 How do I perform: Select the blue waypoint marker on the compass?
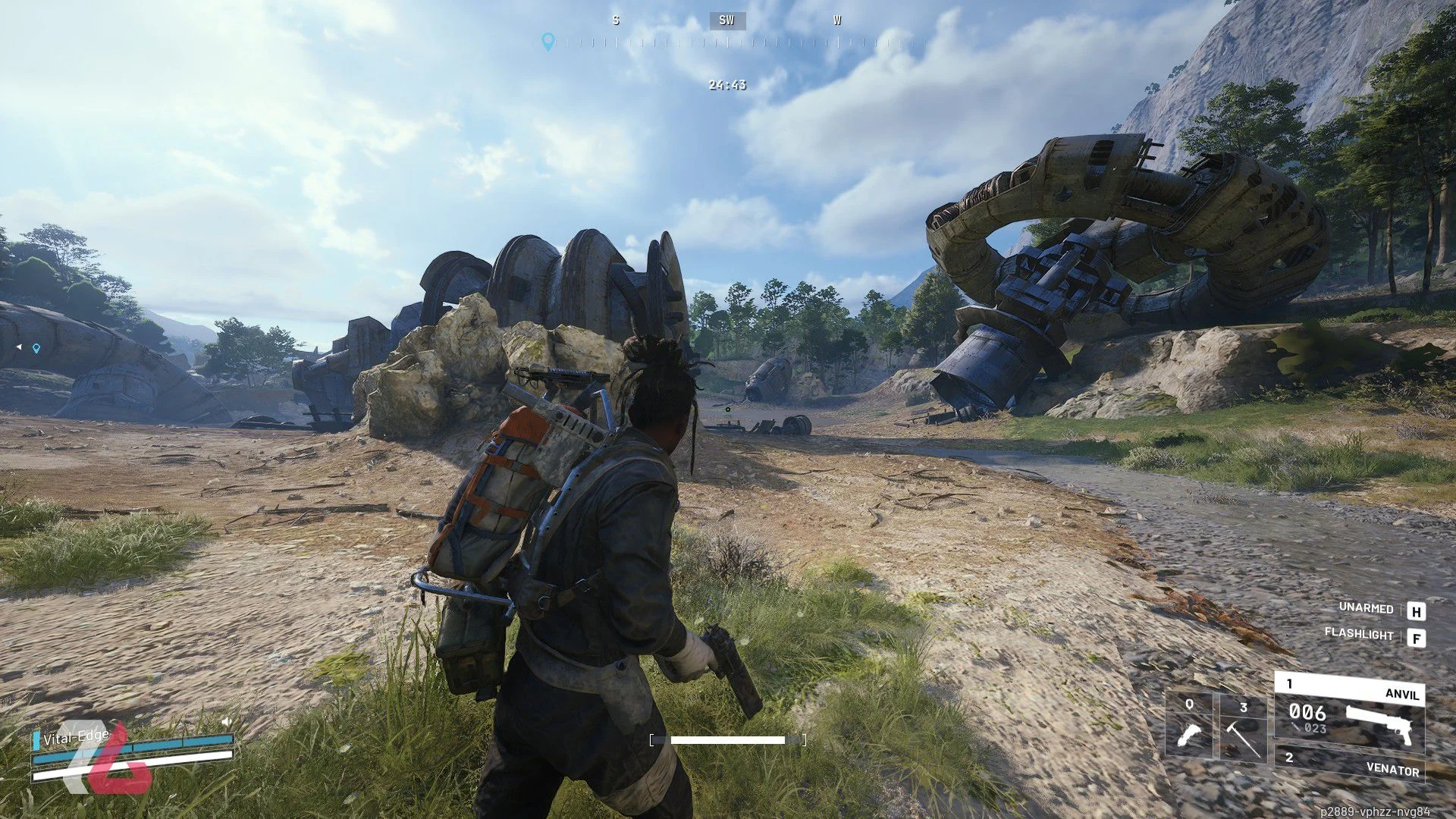tap(548, 41)
